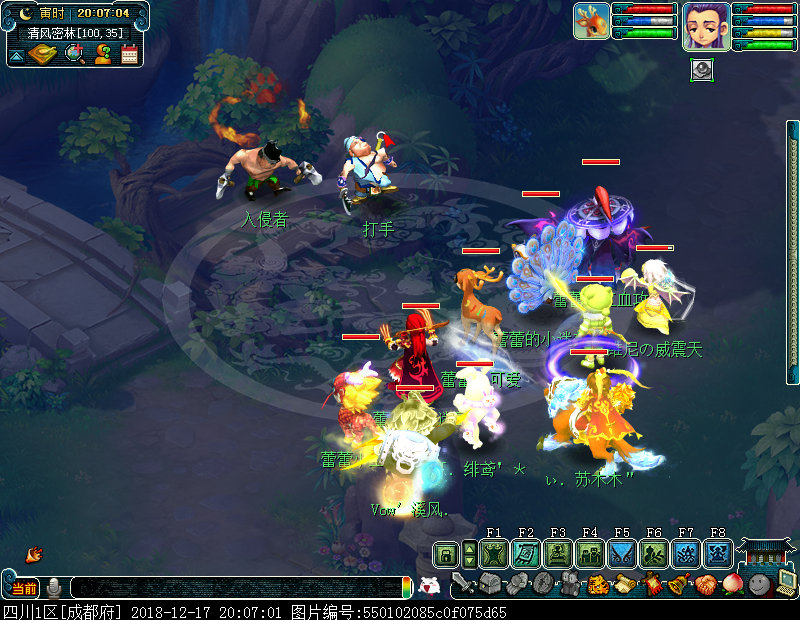
Task: Toggle the hotbar padlock button
Action: [x=445, y=553]
